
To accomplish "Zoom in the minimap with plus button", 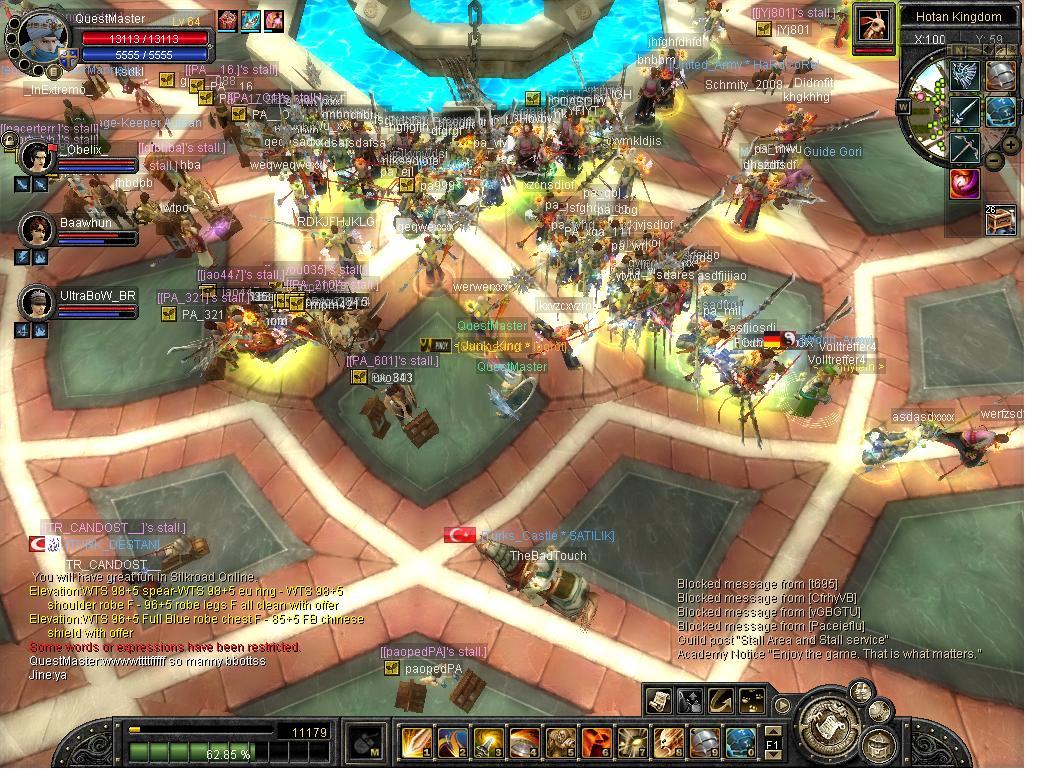I will pos(1011,145).
